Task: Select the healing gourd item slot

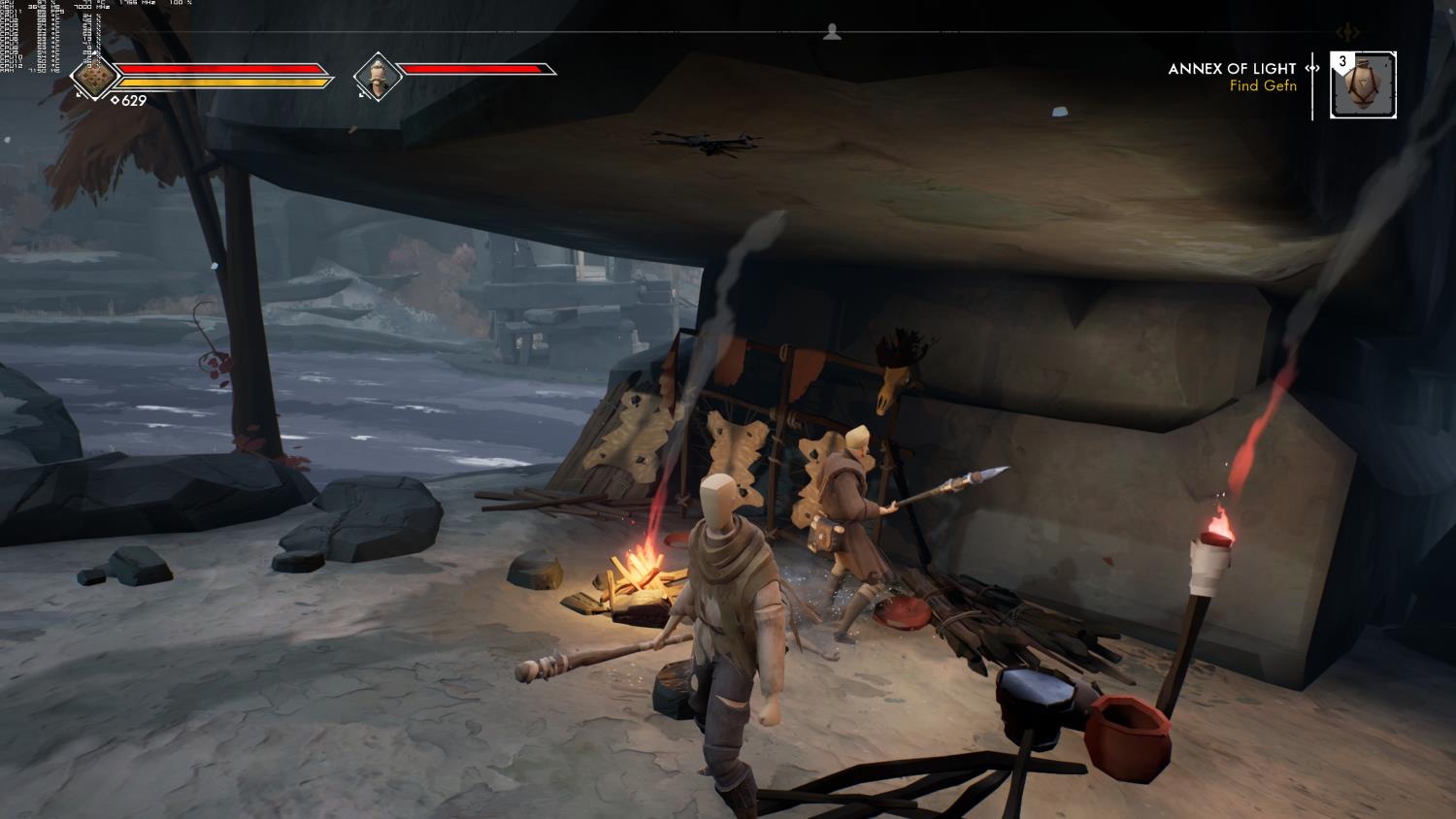Action: pos(1364,85)
